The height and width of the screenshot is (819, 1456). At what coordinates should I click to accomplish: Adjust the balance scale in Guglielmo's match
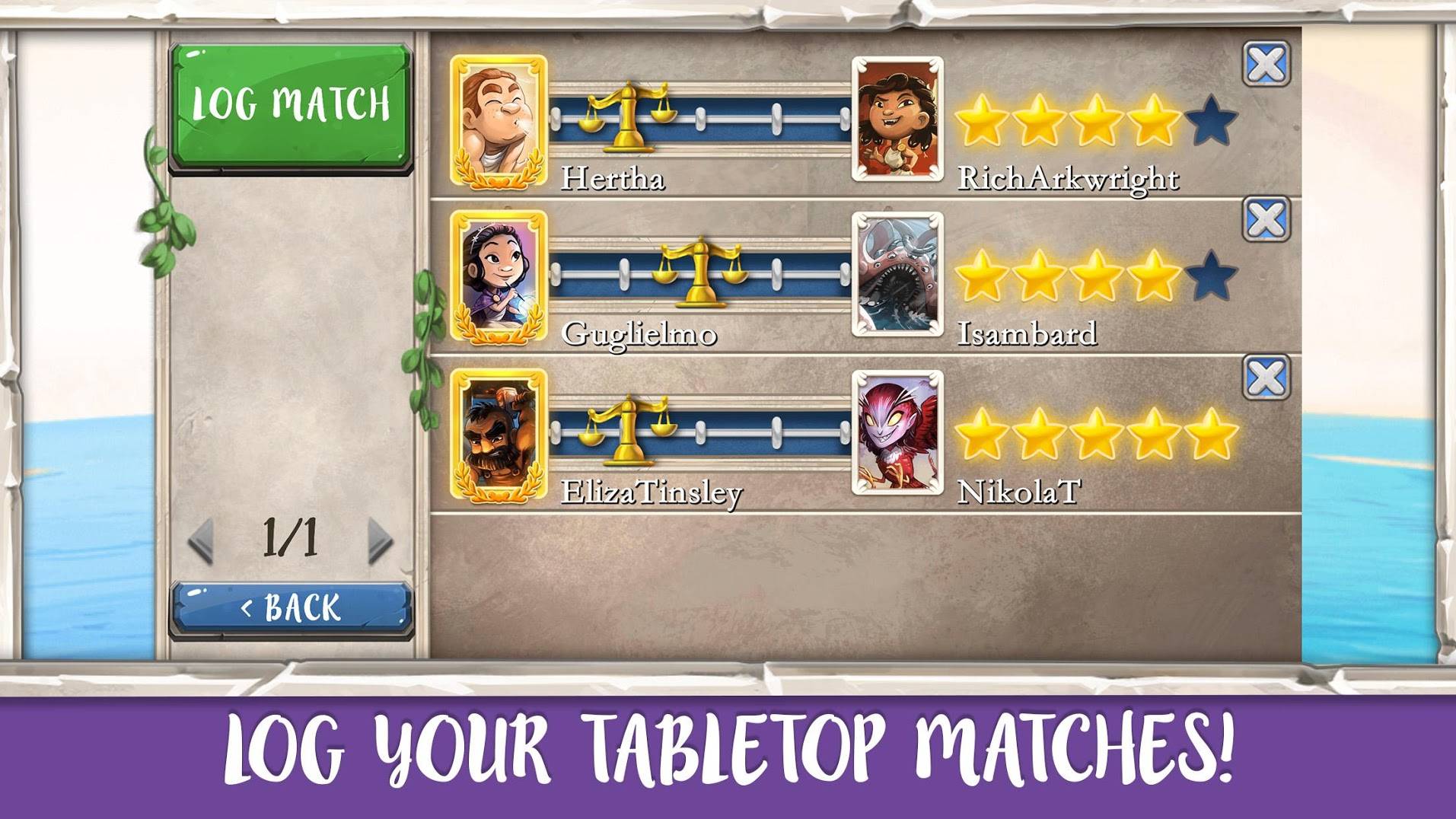(701, 272)
